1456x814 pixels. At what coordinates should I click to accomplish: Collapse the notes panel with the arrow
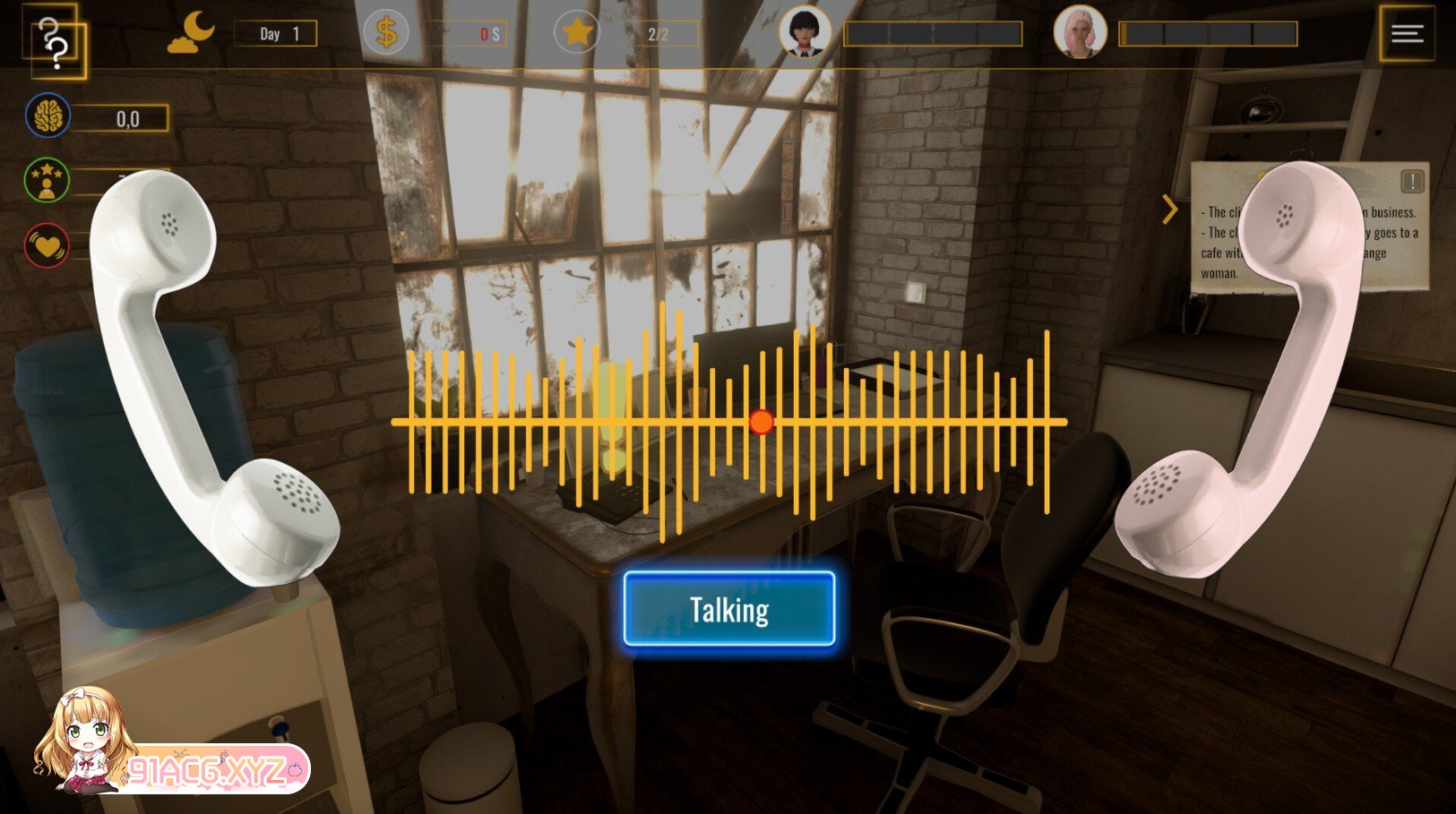pos(1169,210)
